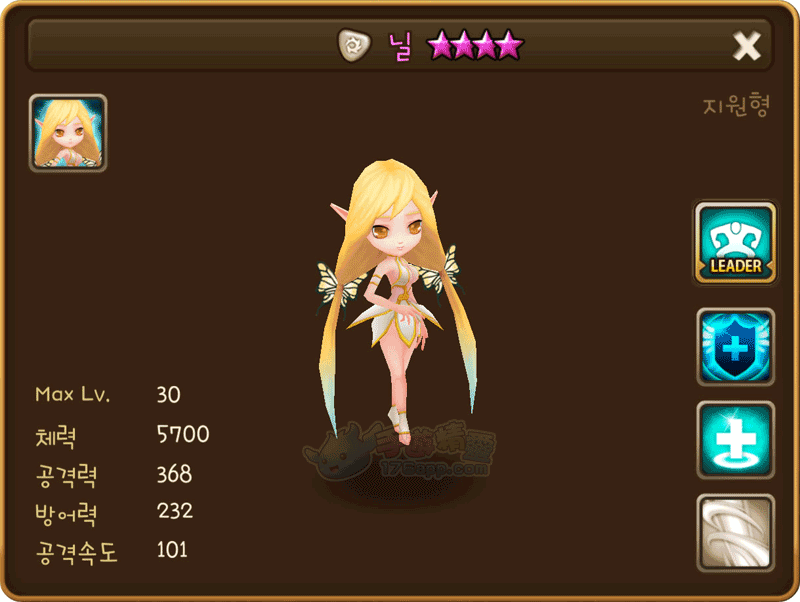View the Leader skill icon

pos(735,245)
